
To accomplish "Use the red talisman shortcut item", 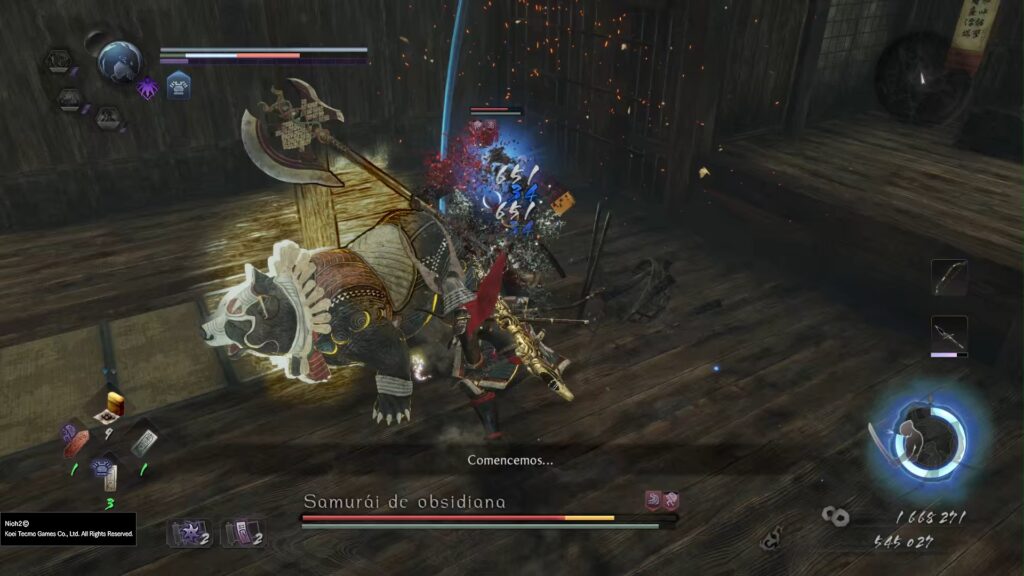I will click(x=76, y=440).
